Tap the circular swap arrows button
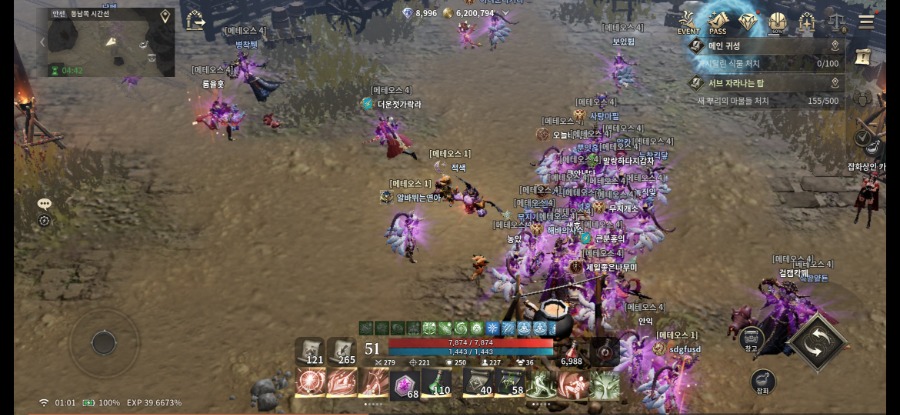 [x=815, y=340]
